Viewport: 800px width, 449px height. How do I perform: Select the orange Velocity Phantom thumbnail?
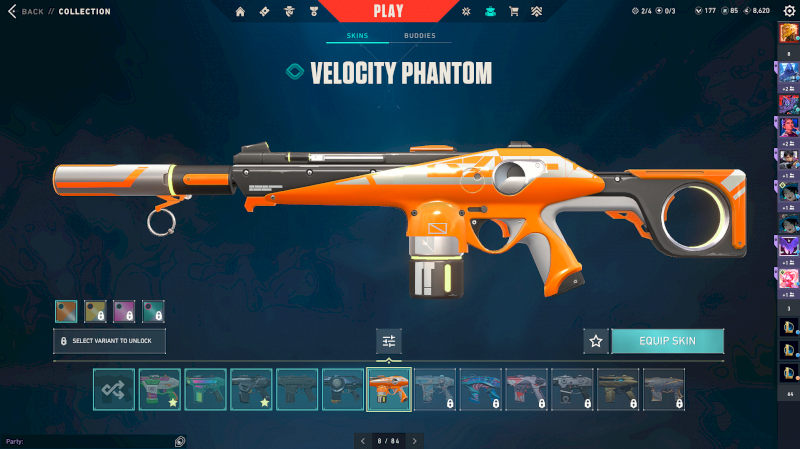point(389,390)
